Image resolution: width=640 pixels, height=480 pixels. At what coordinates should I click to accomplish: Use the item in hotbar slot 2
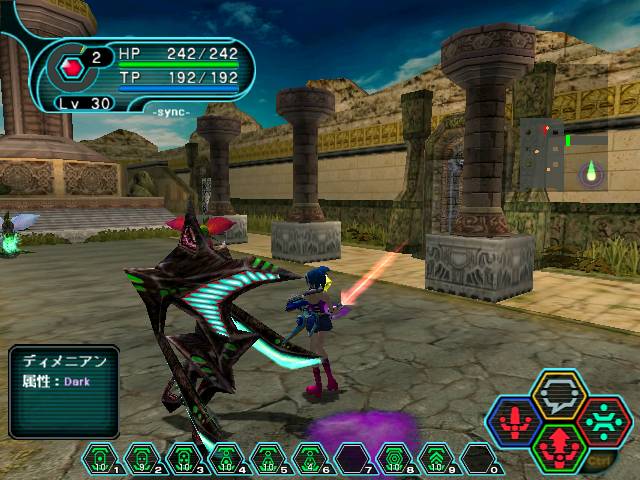tap(142, 459)
